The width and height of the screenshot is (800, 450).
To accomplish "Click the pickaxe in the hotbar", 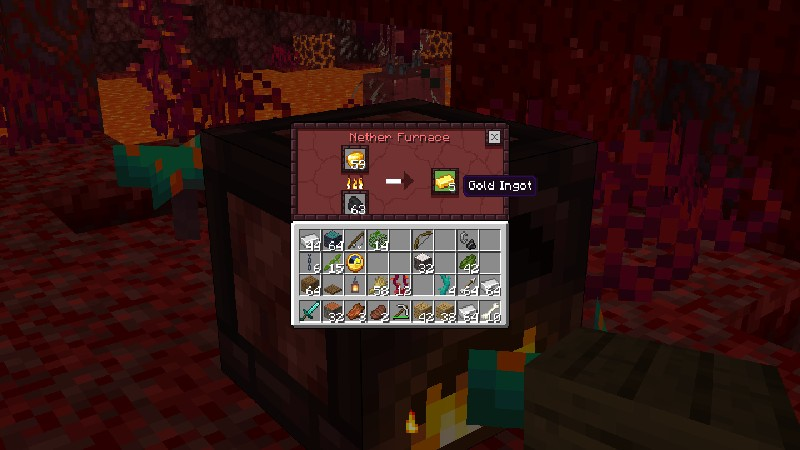I will [400, 312].
